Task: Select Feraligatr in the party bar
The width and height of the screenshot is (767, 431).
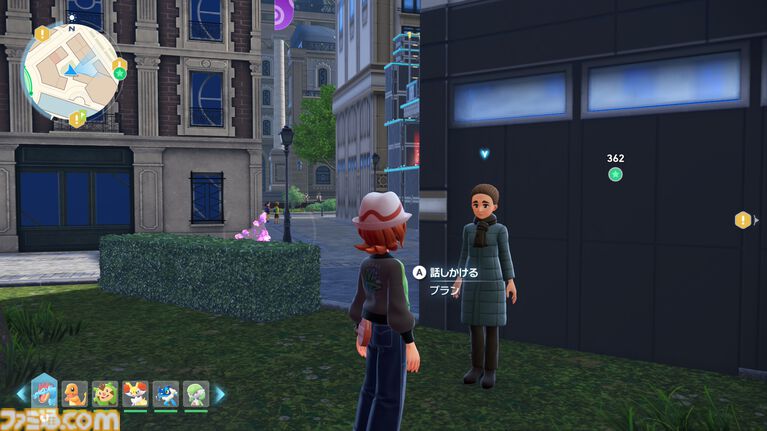Action: [46, 391]
